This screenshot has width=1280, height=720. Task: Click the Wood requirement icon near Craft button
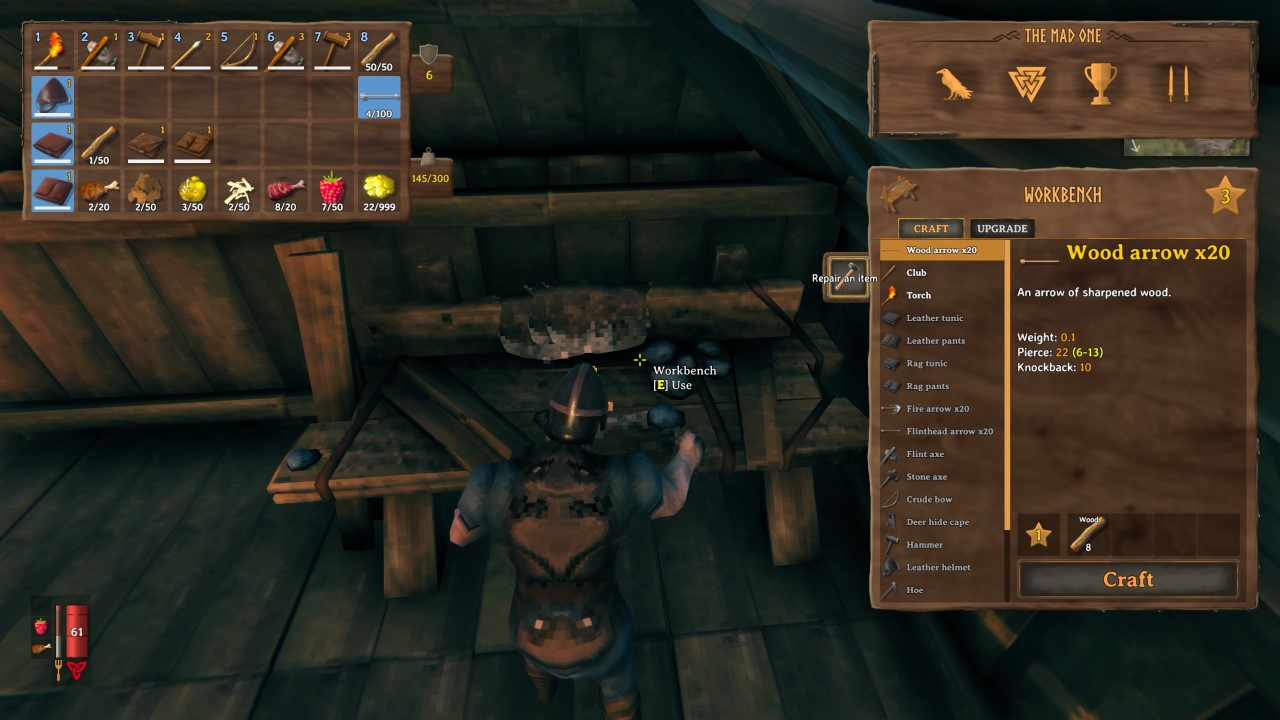1089,533
